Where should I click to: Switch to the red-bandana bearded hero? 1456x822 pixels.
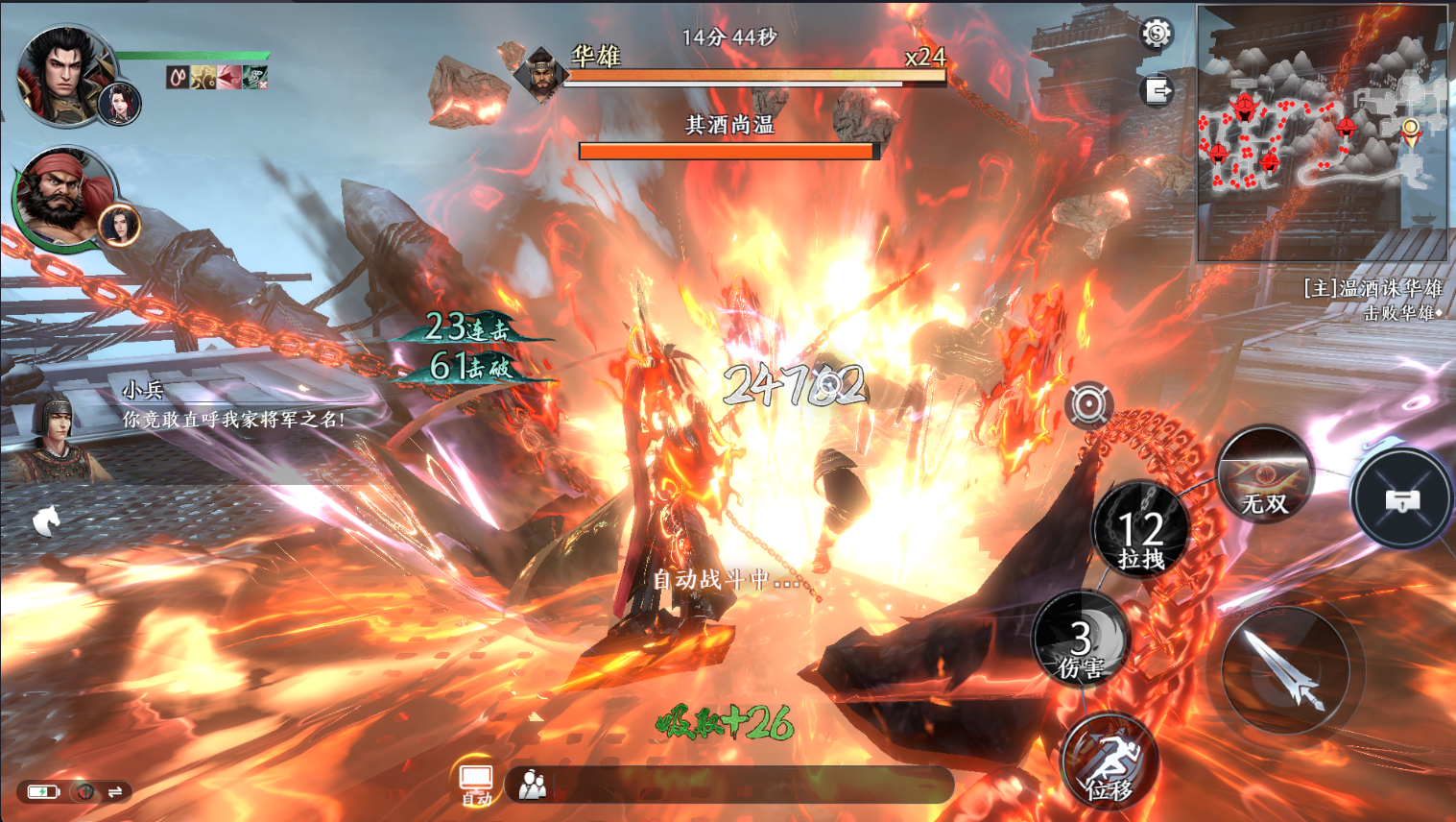point(60,197)
